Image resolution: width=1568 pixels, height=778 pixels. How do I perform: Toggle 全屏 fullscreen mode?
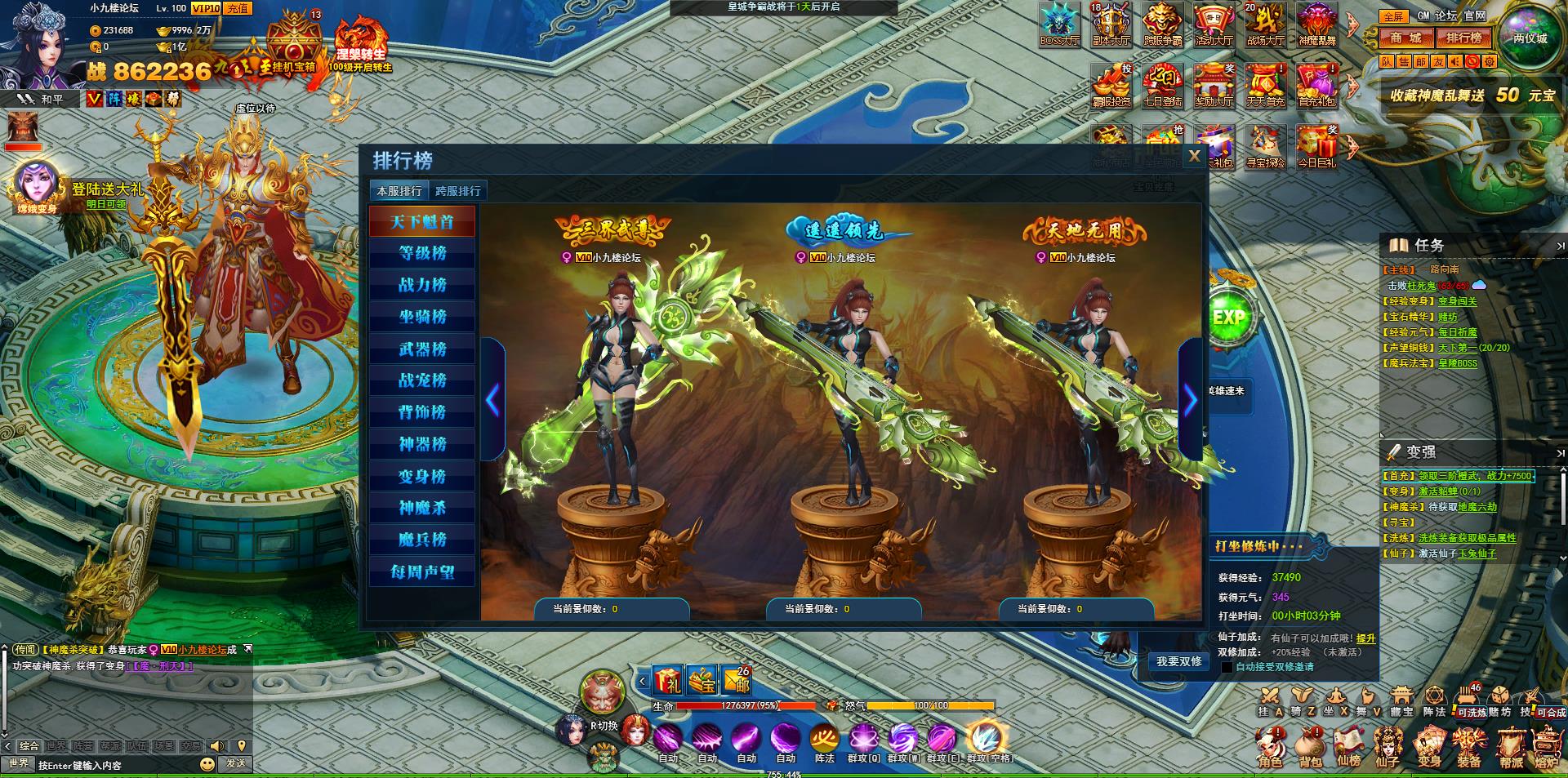pyautogui.click(x=1393, y=16)
